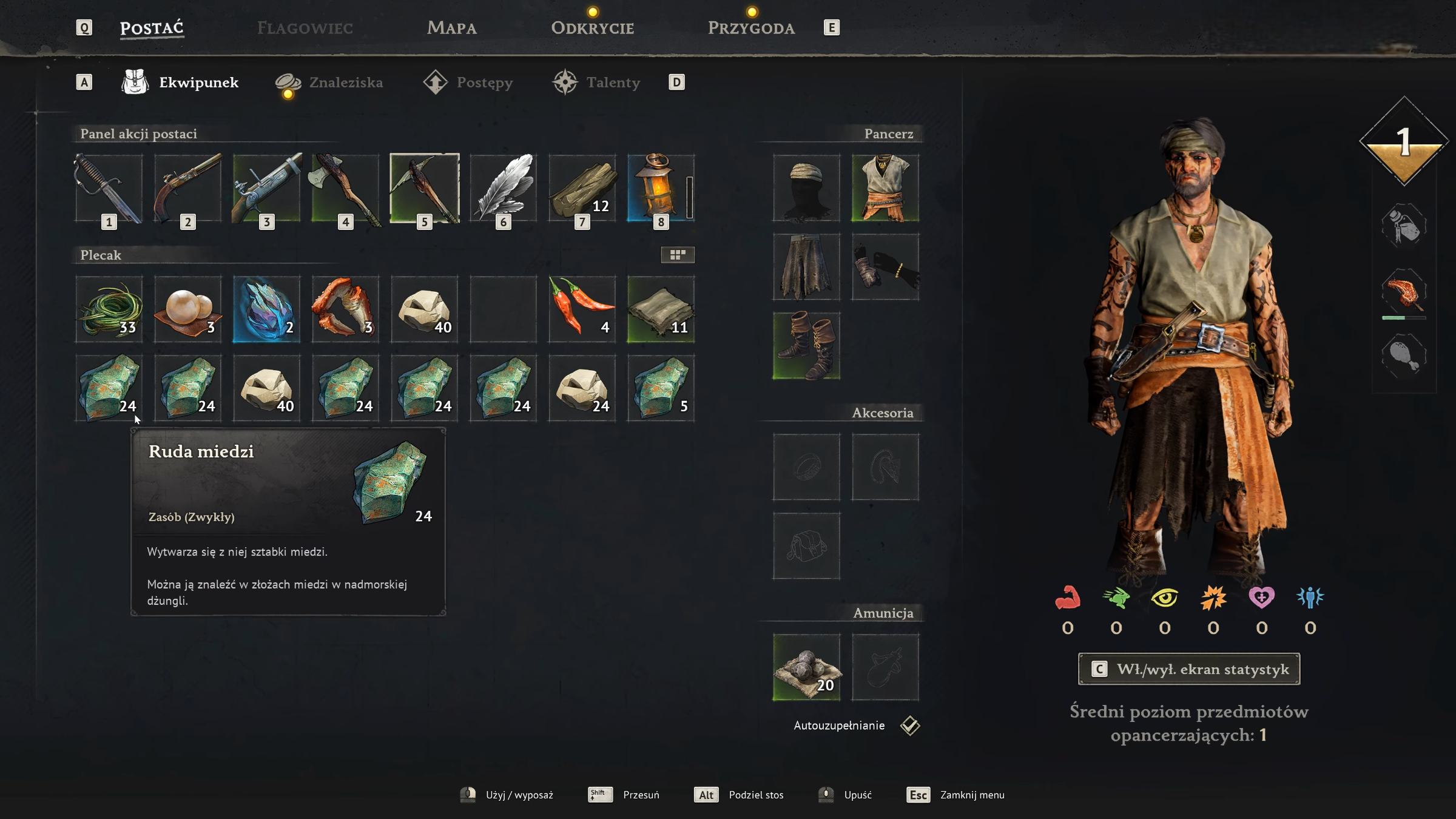
Task: Go to the Odkrycie tab
Action: coord(592,28)
